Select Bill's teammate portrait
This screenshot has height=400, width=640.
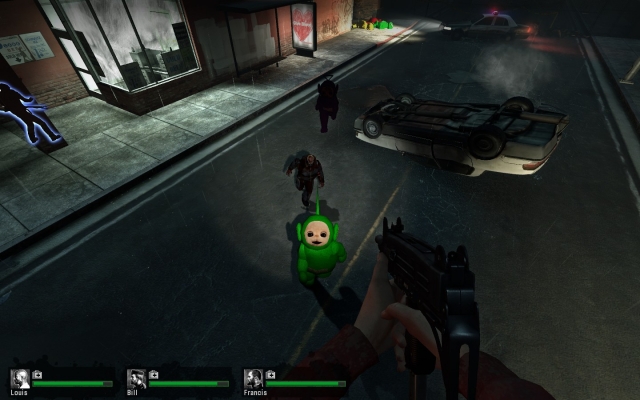click(x=136, y=378)
